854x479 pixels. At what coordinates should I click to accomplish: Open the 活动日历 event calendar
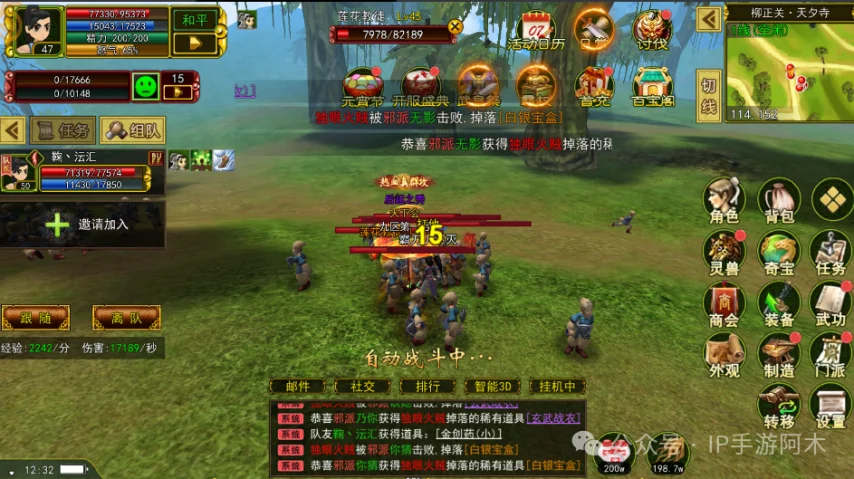pyautogui.click(x=536, y=31)
